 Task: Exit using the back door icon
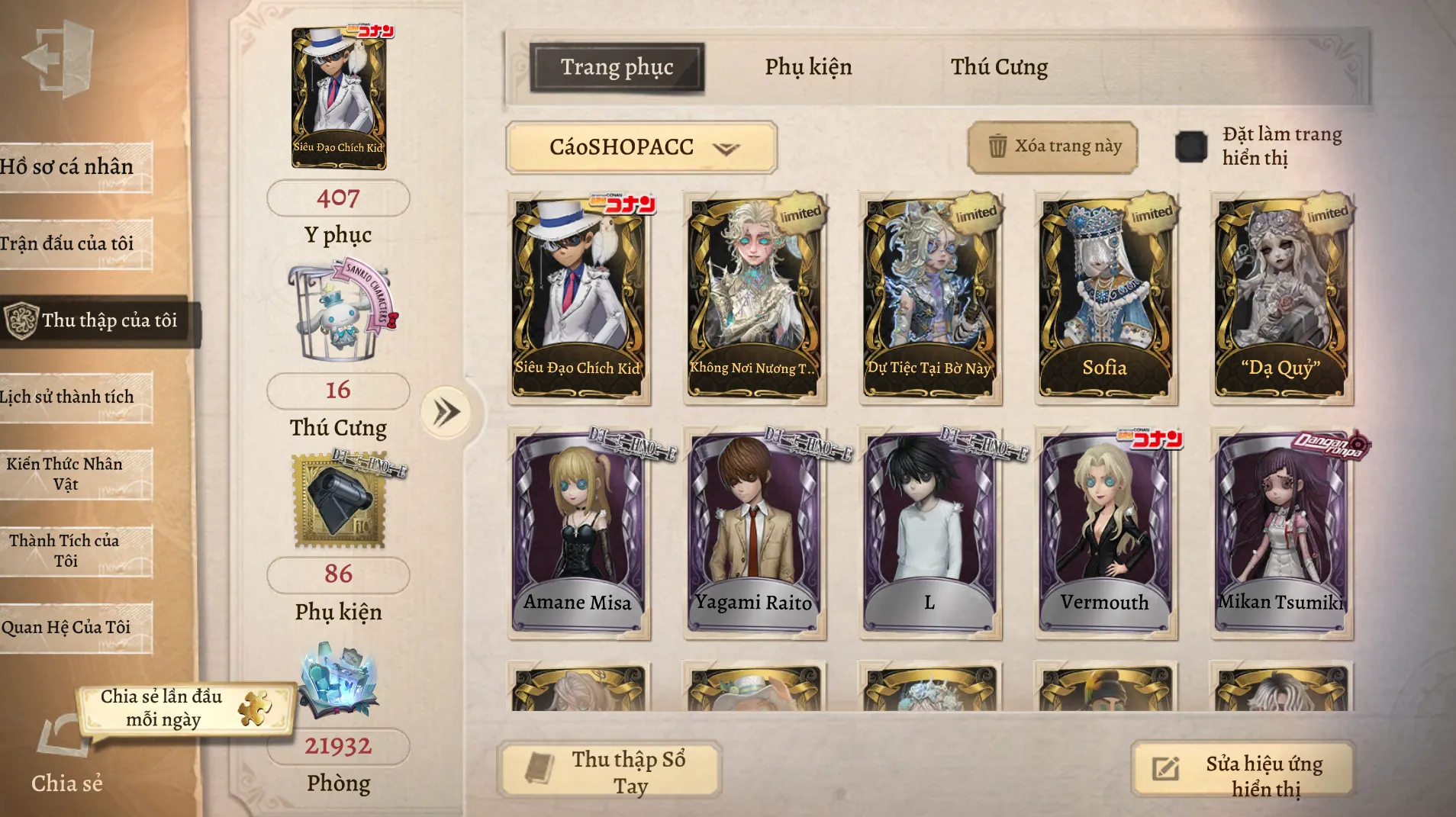[60, 58]
